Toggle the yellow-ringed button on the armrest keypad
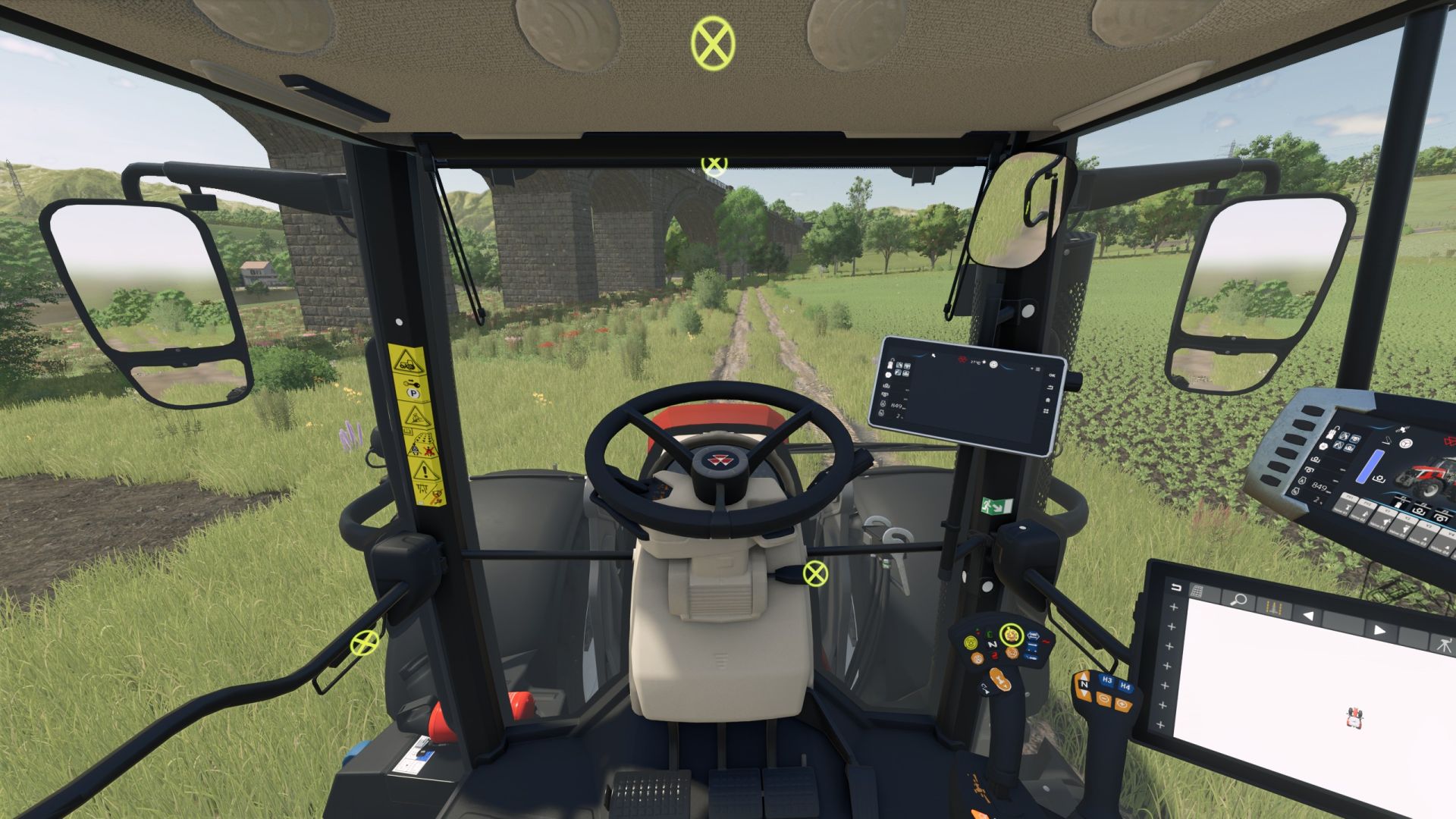Viewport: 1456px width, 819px height. click(x=1011, y=635)
